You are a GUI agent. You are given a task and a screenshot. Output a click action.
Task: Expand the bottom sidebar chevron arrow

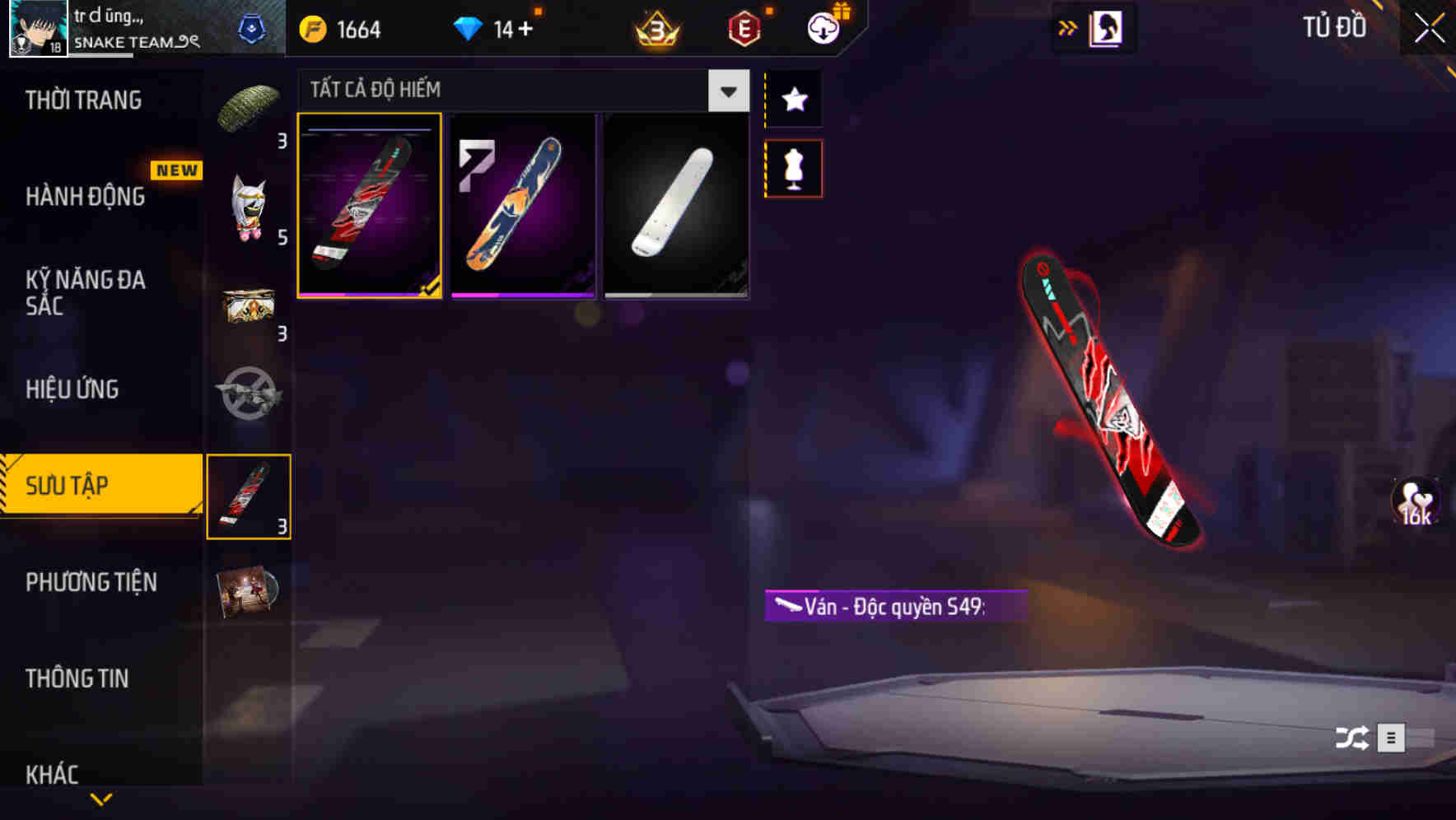pyautogui.click(x=100, y=799)
